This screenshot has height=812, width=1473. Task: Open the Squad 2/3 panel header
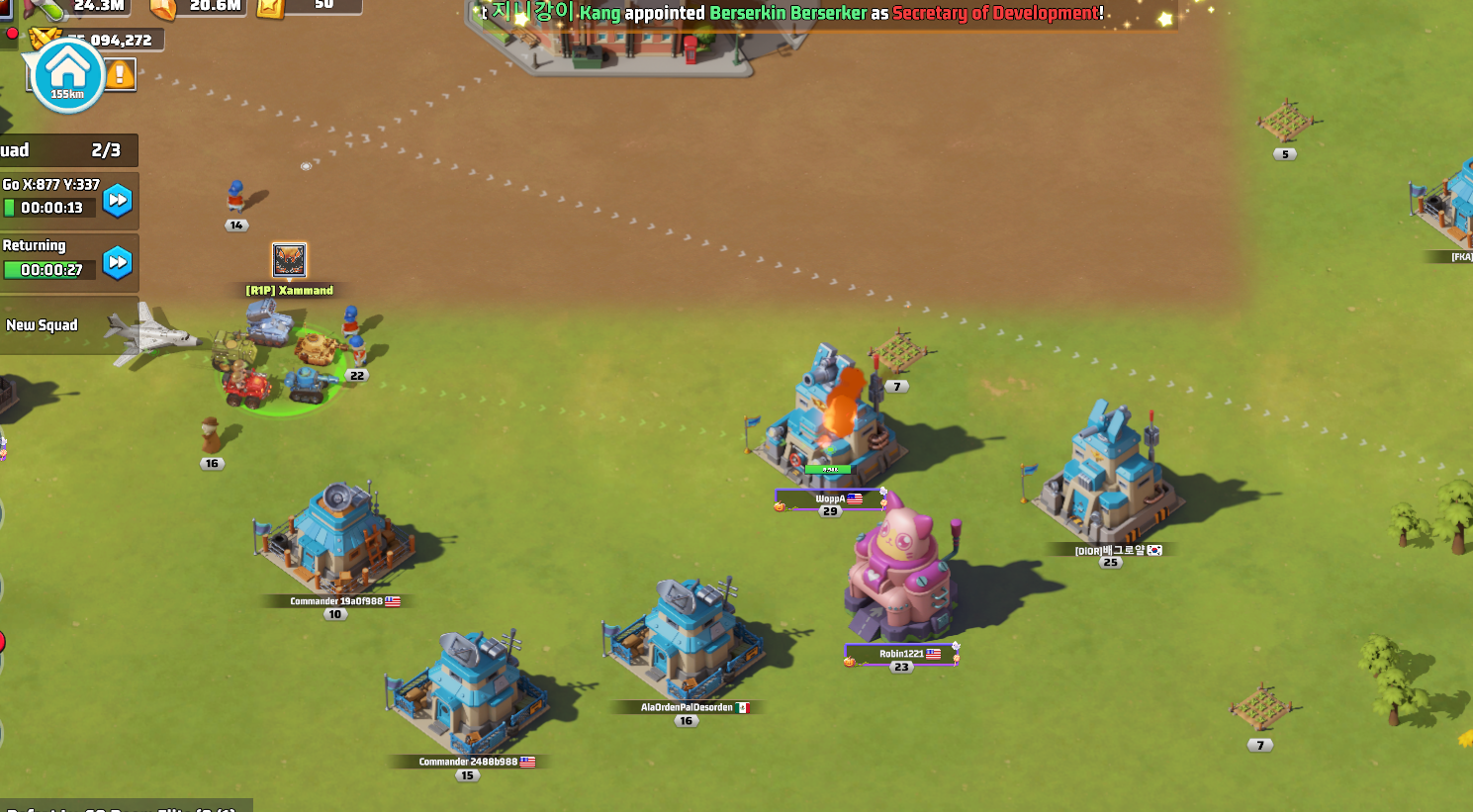tap(67, 150)
